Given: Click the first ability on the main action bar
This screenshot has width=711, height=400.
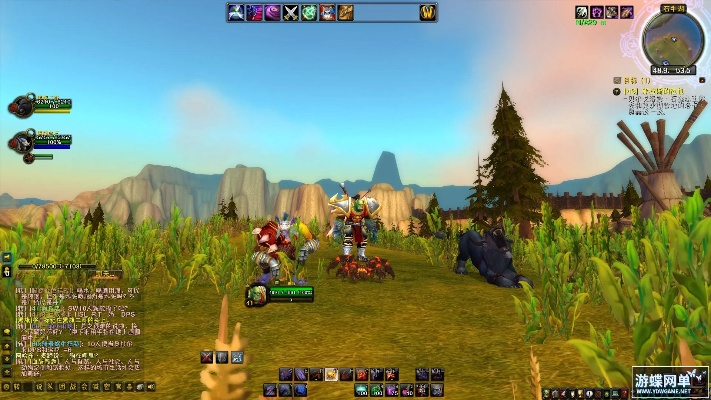Looking at the screenshot, I should point(285,374).
